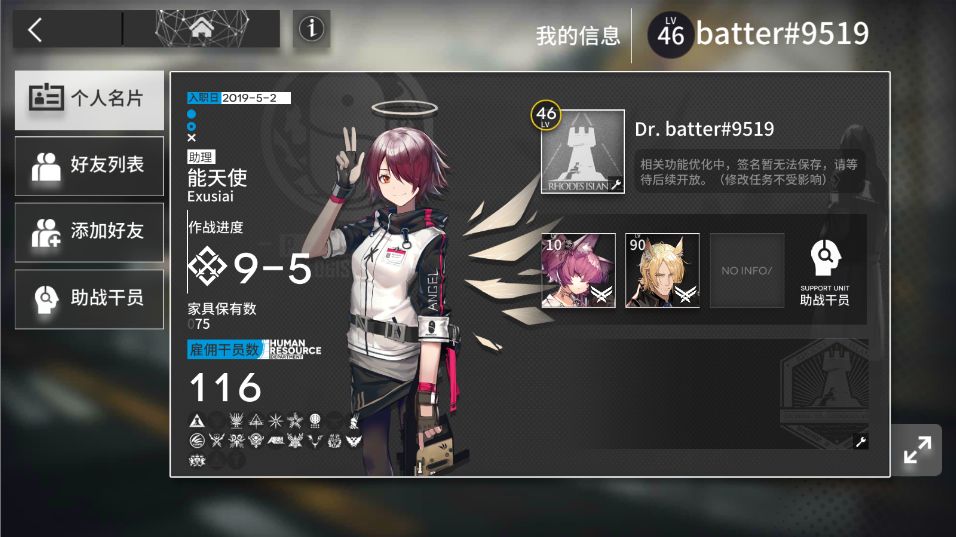Open the info icon

tap(312, 30)
